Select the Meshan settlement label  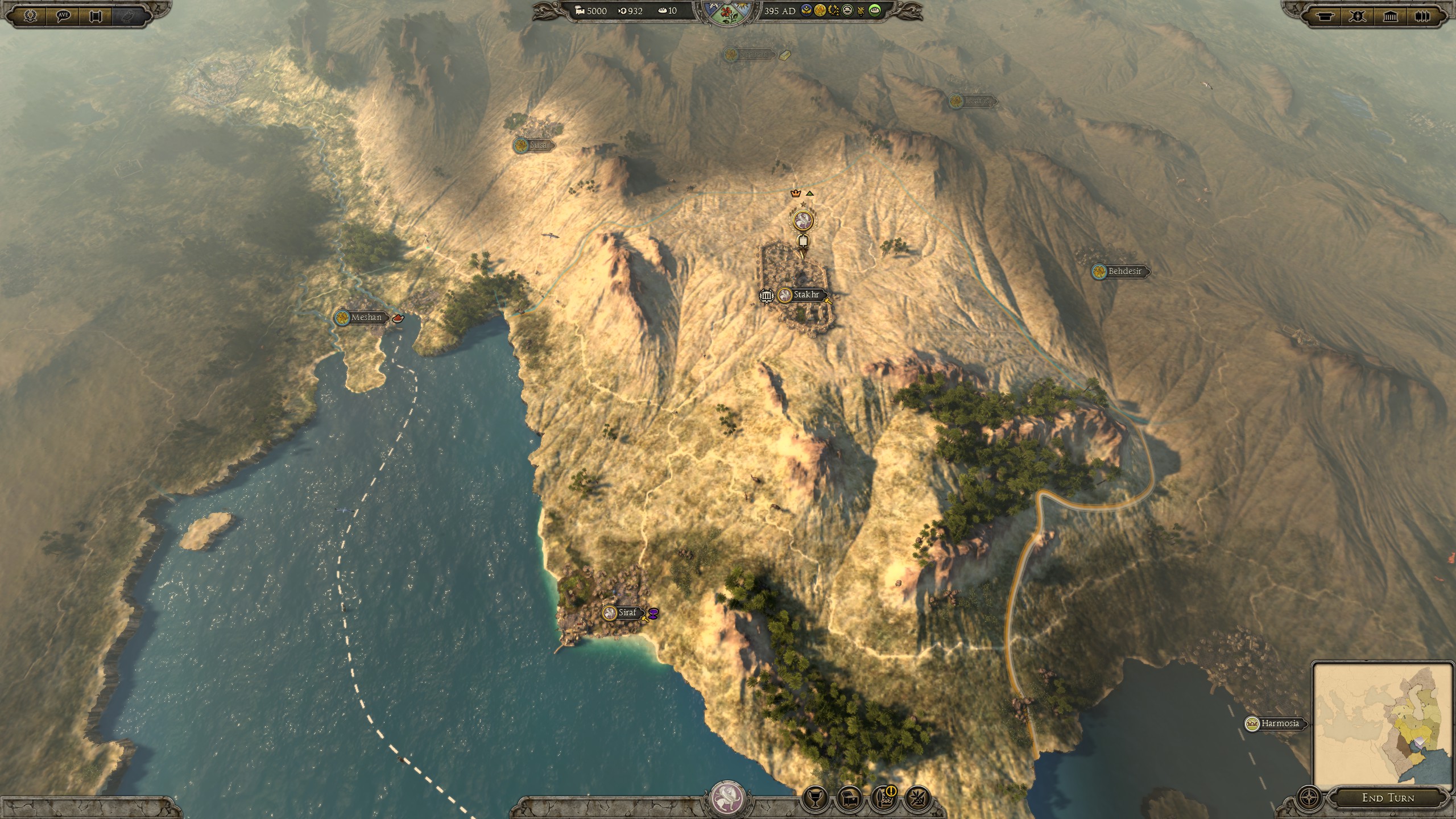click(x=366, y=317)
